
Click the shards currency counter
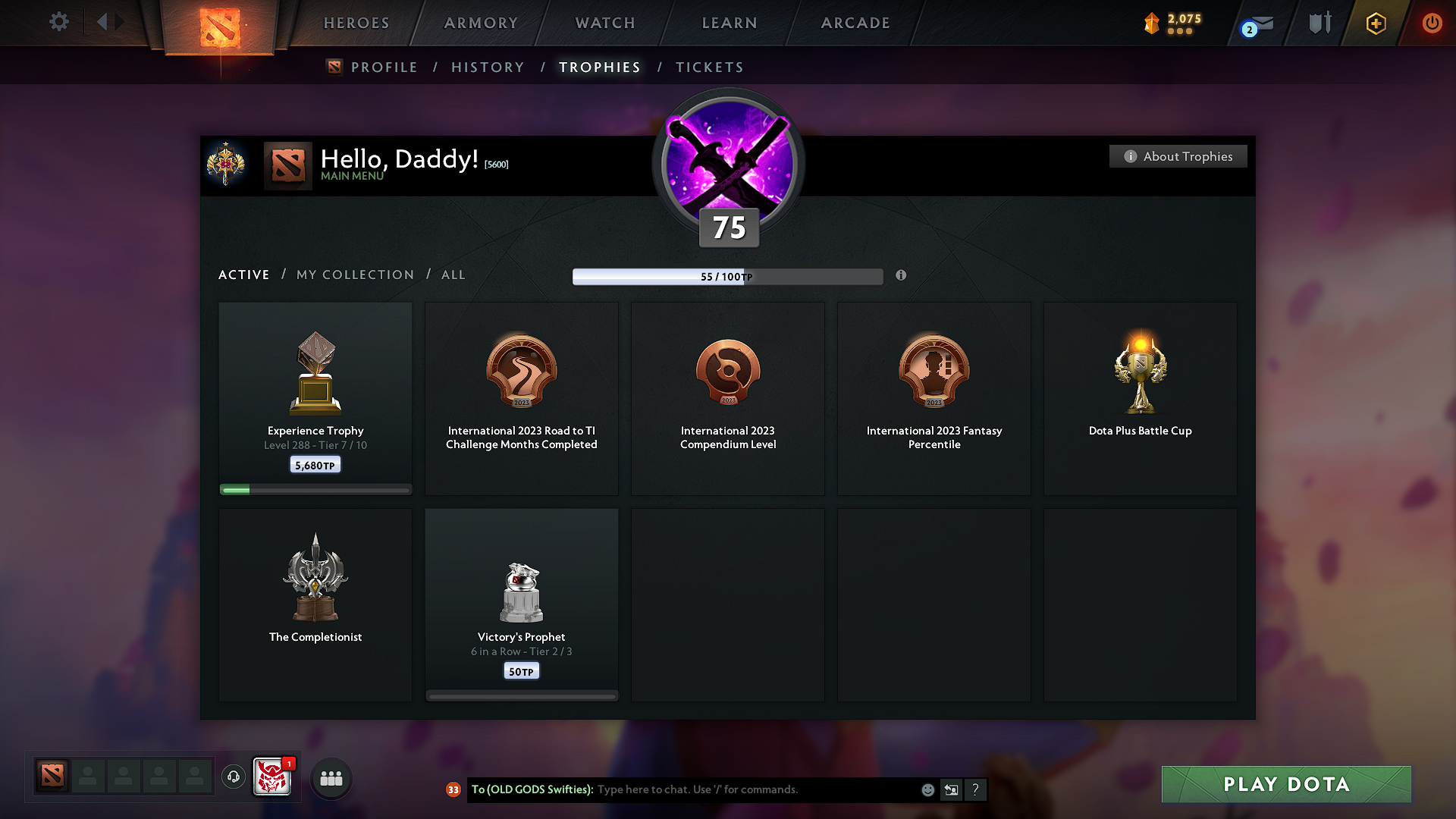coord(1173,24)
